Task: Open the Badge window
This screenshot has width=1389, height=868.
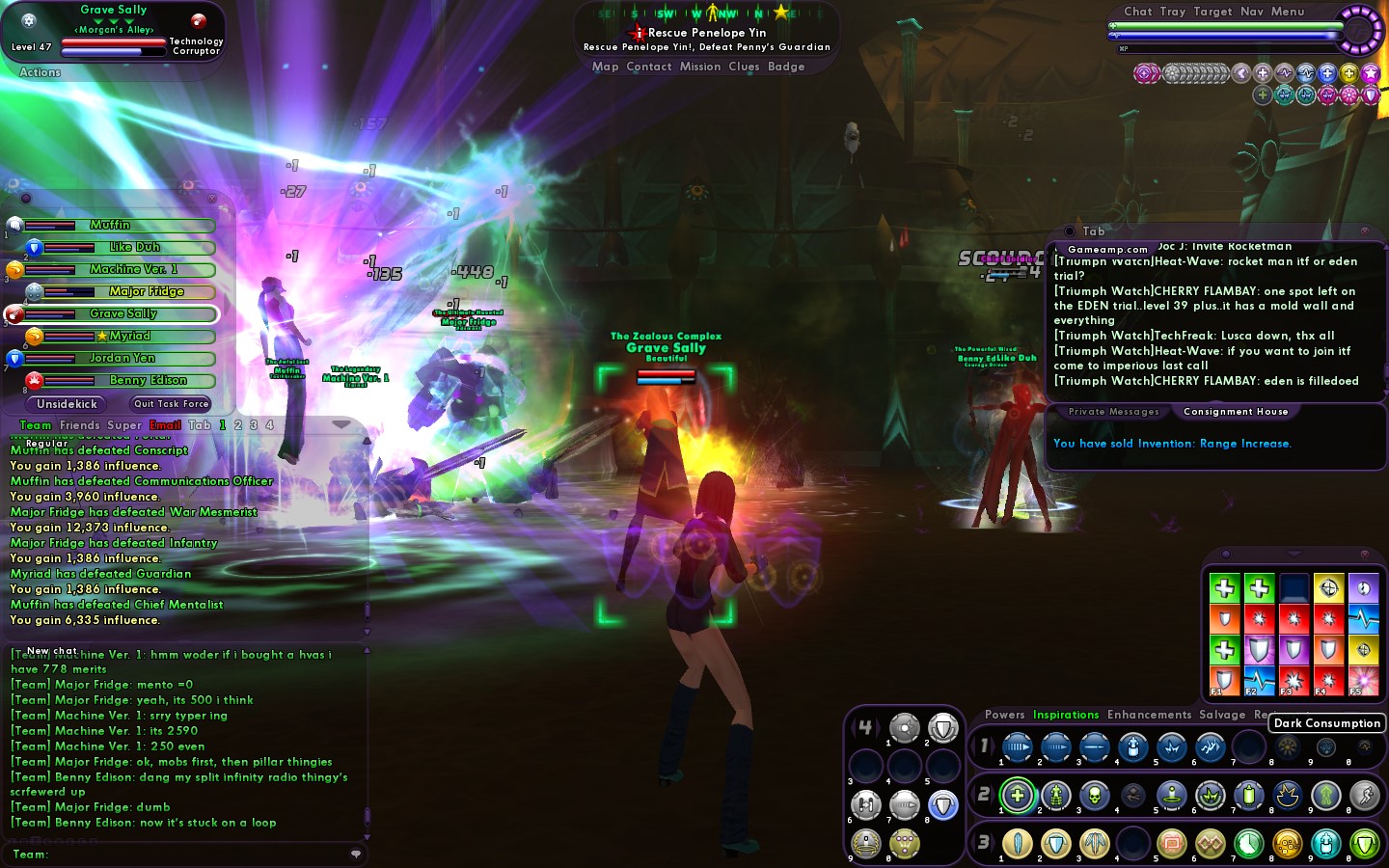Action: click(786, 67)
